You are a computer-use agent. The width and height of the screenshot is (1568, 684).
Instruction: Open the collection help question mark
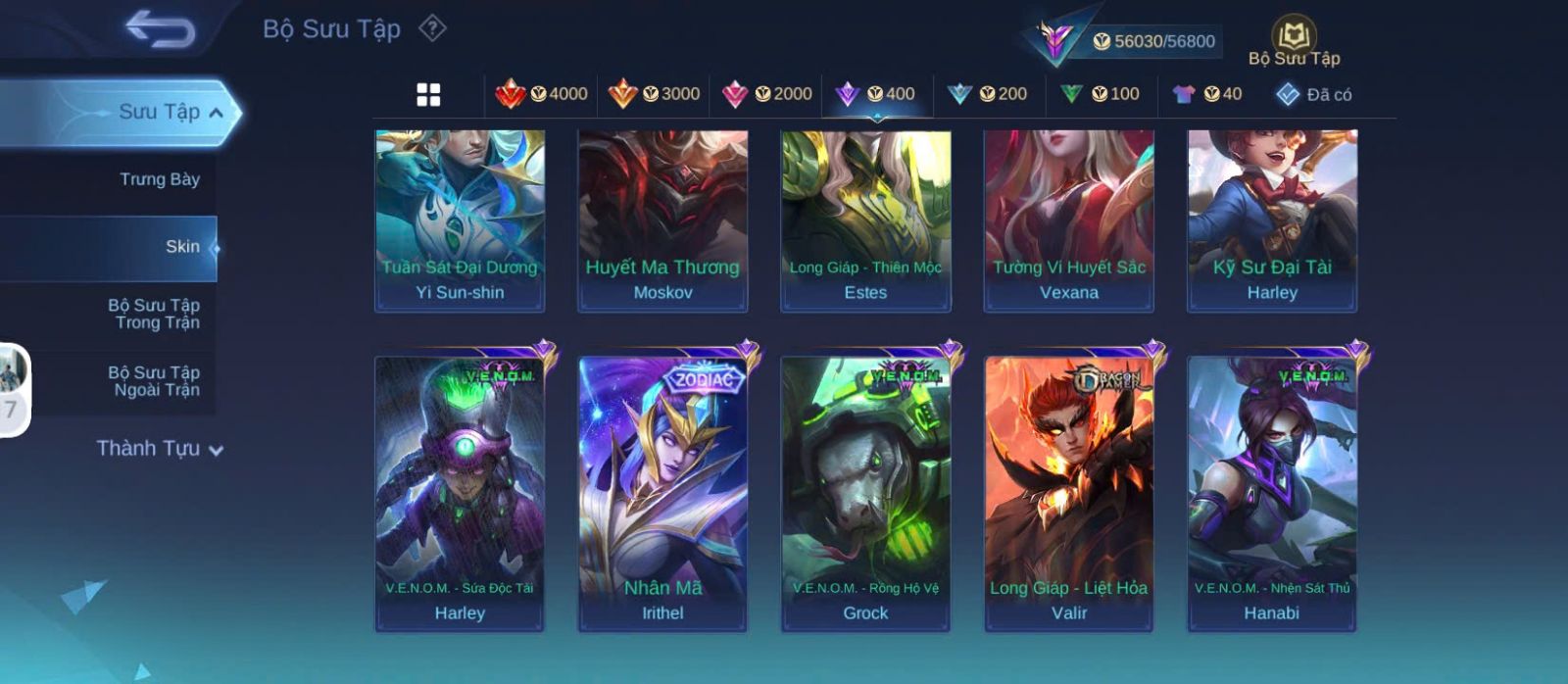click(432, 28)
